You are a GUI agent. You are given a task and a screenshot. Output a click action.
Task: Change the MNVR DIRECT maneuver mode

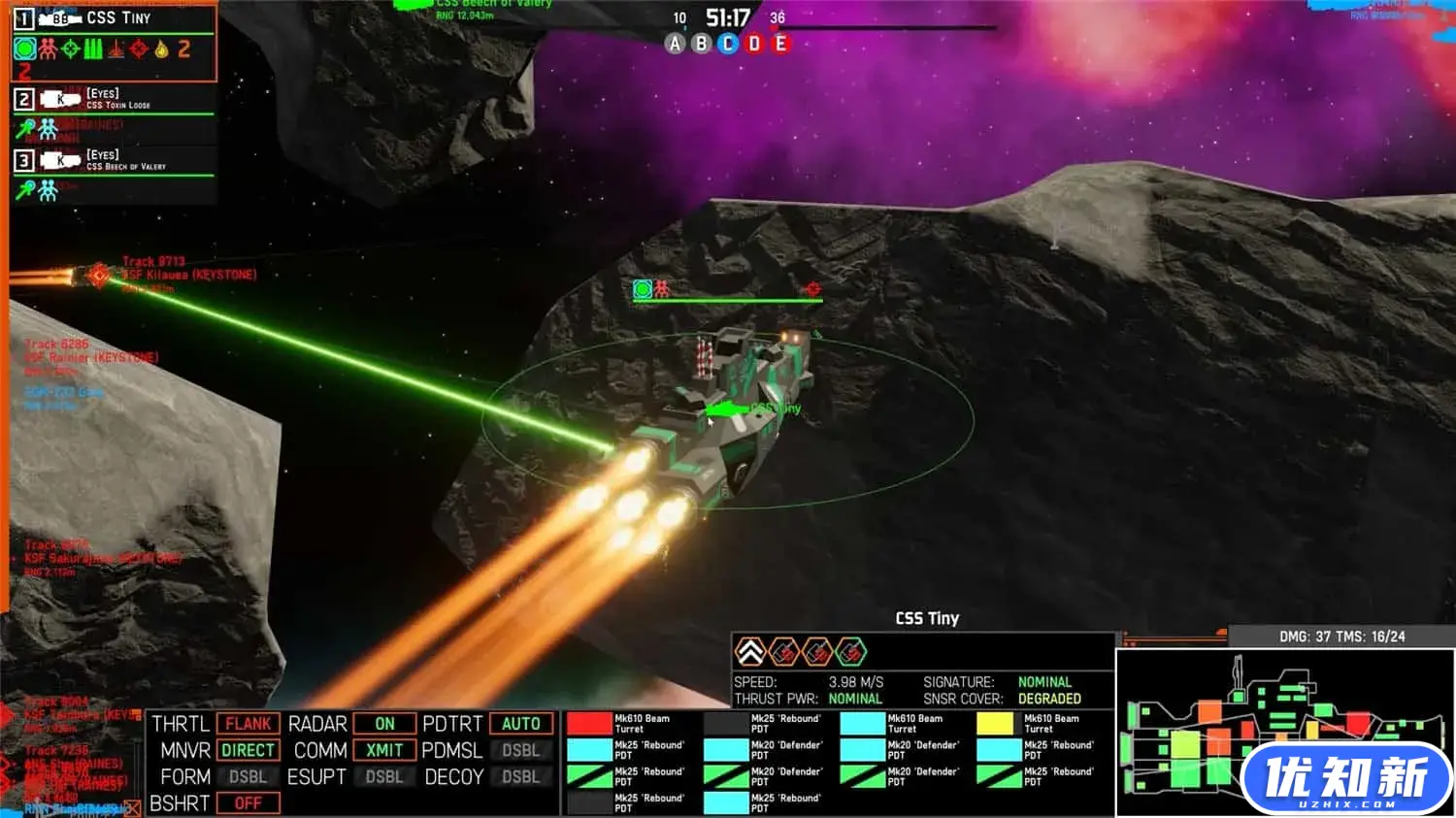coord(248,749)
